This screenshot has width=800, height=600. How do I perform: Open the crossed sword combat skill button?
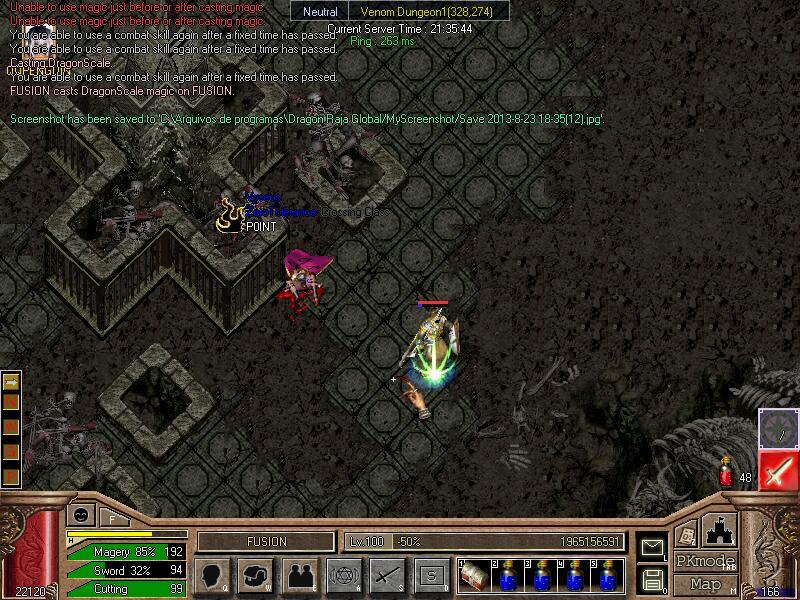click(387, 575)
